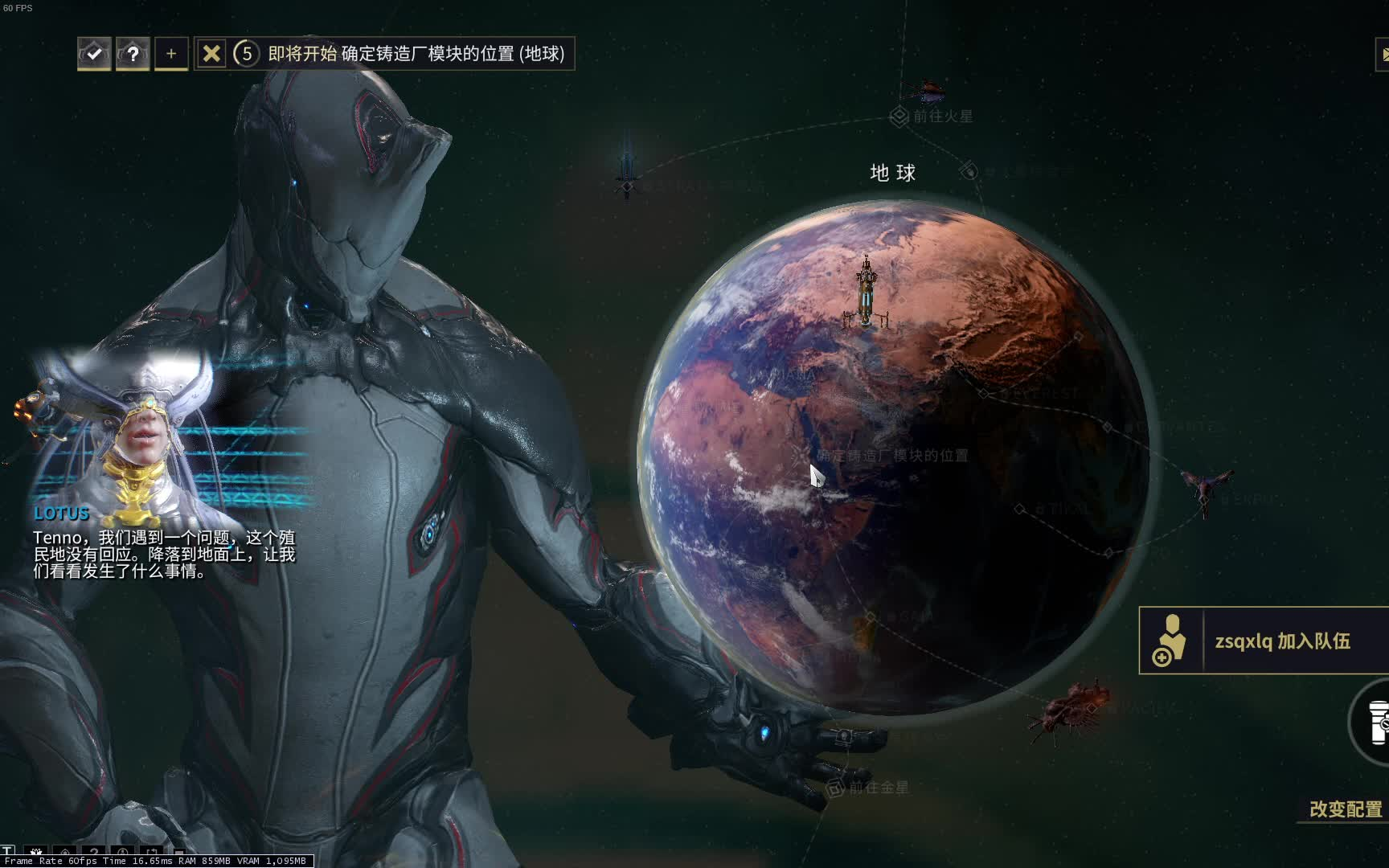Screen dimensions: 1389x868
Task: Click the sync/loop icon near bottom toolbar
Action: point(153,852)
